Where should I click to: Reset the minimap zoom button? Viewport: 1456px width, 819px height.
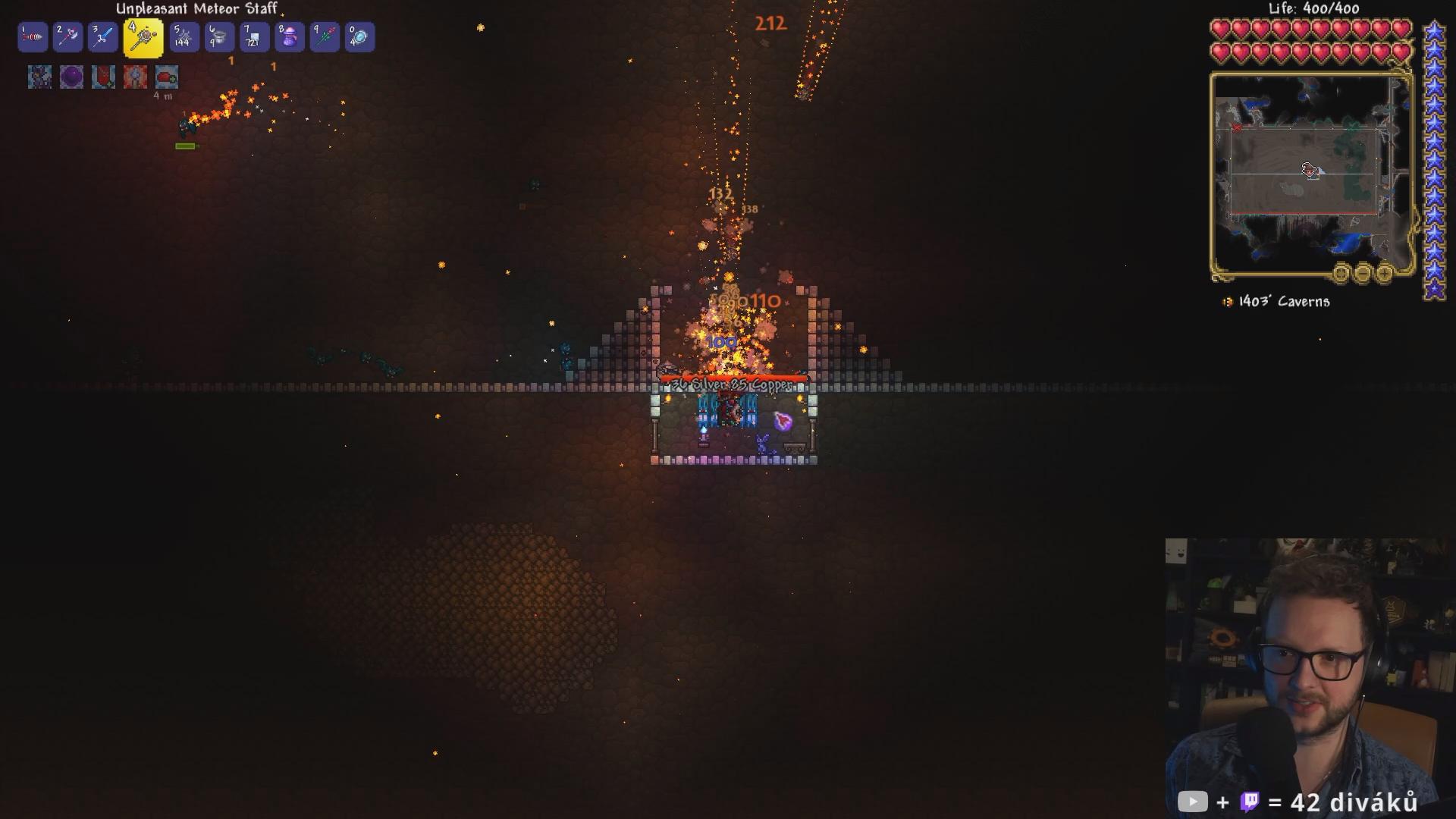1341,273
